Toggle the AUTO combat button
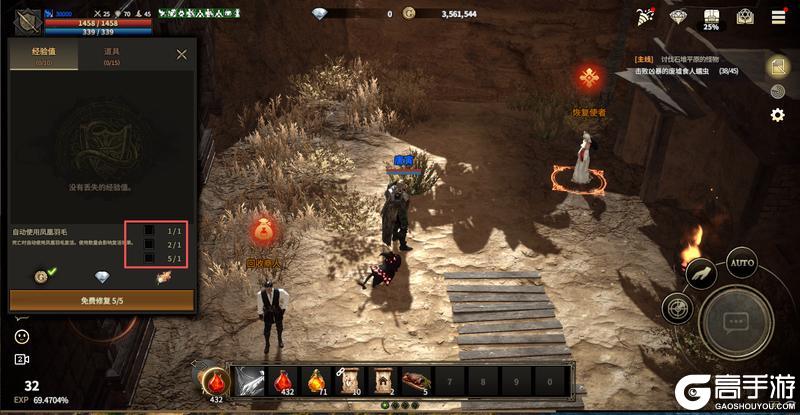The width and height of the screenshot is (800, 415). pos(741,264)
